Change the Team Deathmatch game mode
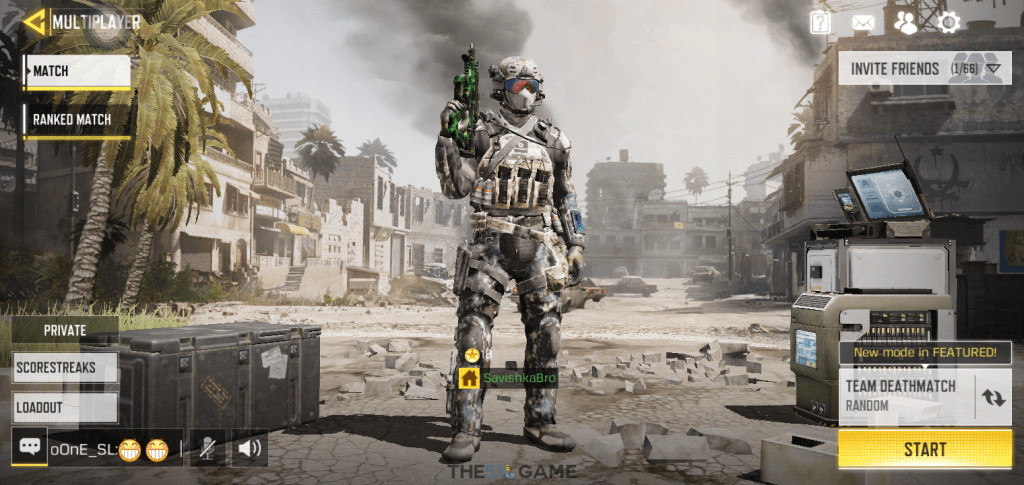This screenshot has width=1024, height=485. tap(993, 396)
